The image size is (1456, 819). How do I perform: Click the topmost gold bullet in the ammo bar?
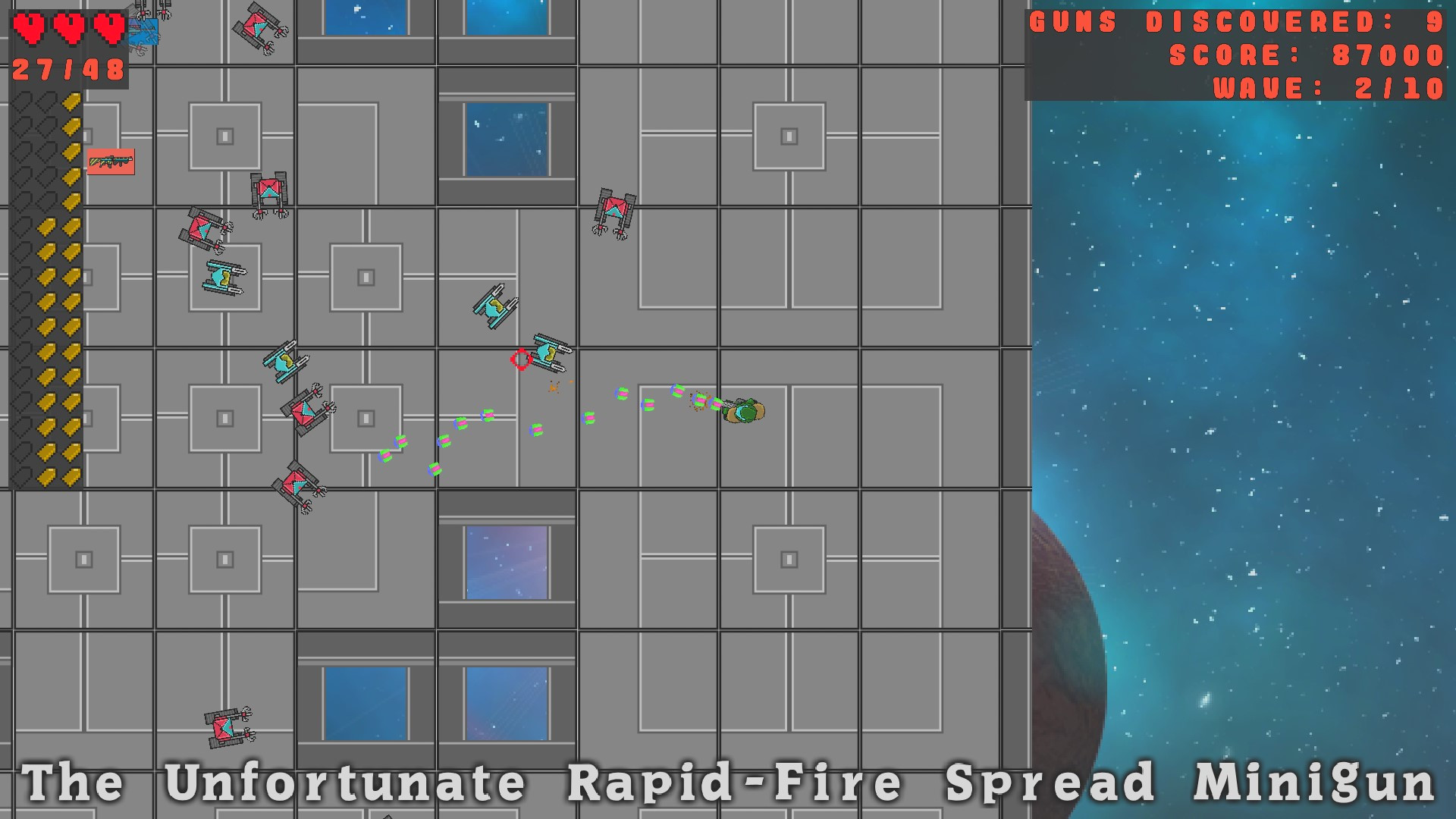pyautogui.click(x=73, y=102)
